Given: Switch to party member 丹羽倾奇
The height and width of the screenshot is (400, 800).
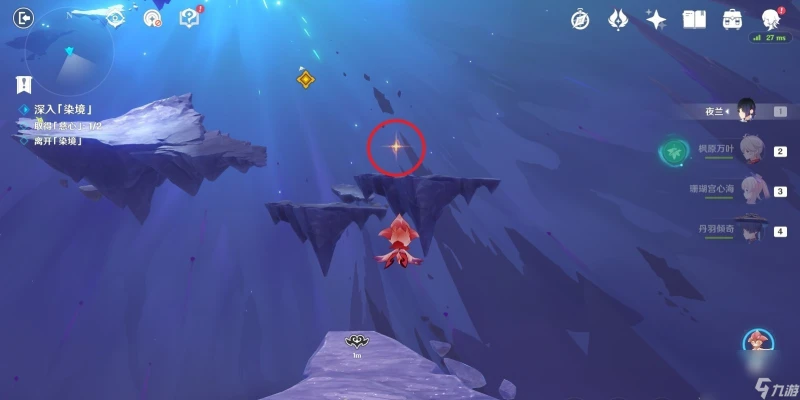Looking at the screenshot, I should click(751, 229).
